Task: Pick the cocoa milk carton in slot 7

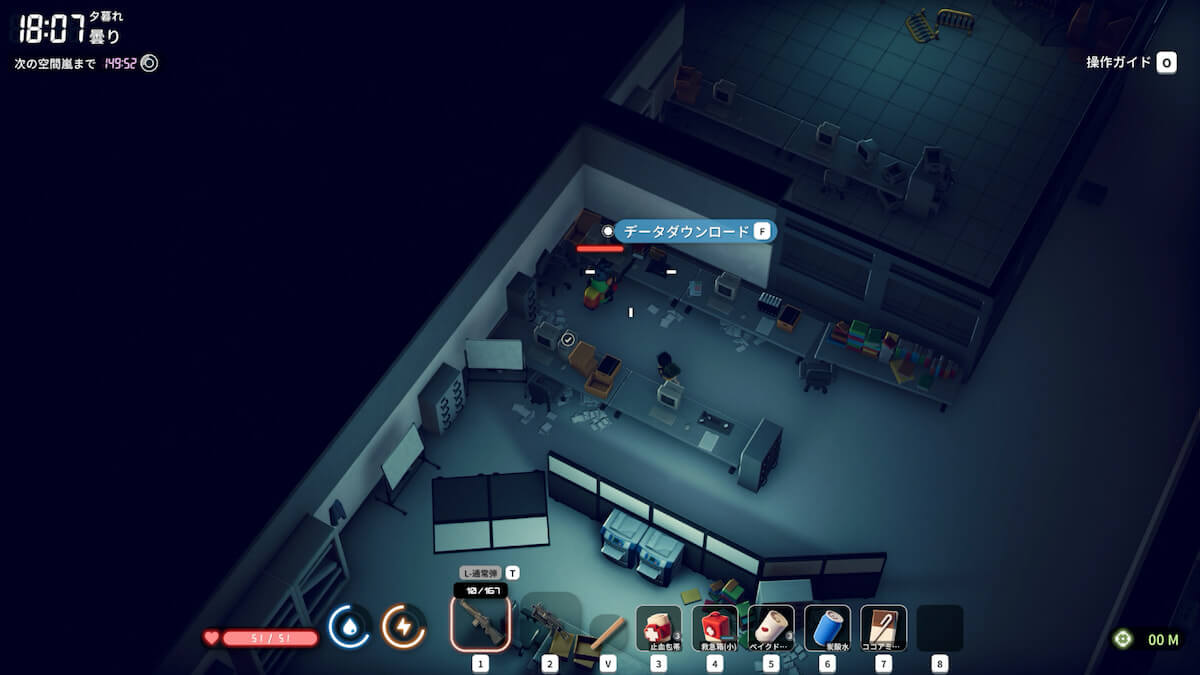Action: pyautogui.click(x=883, y=627)
